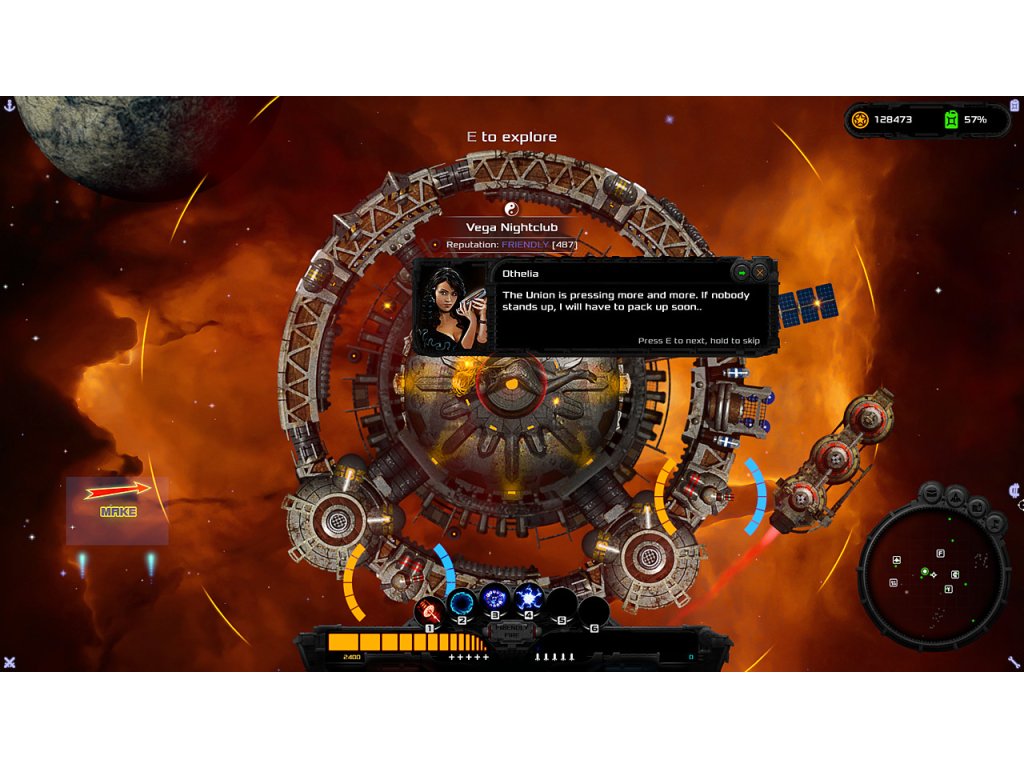
Task: Close Othelia's dialogue box
Action: tap(760, 272)
